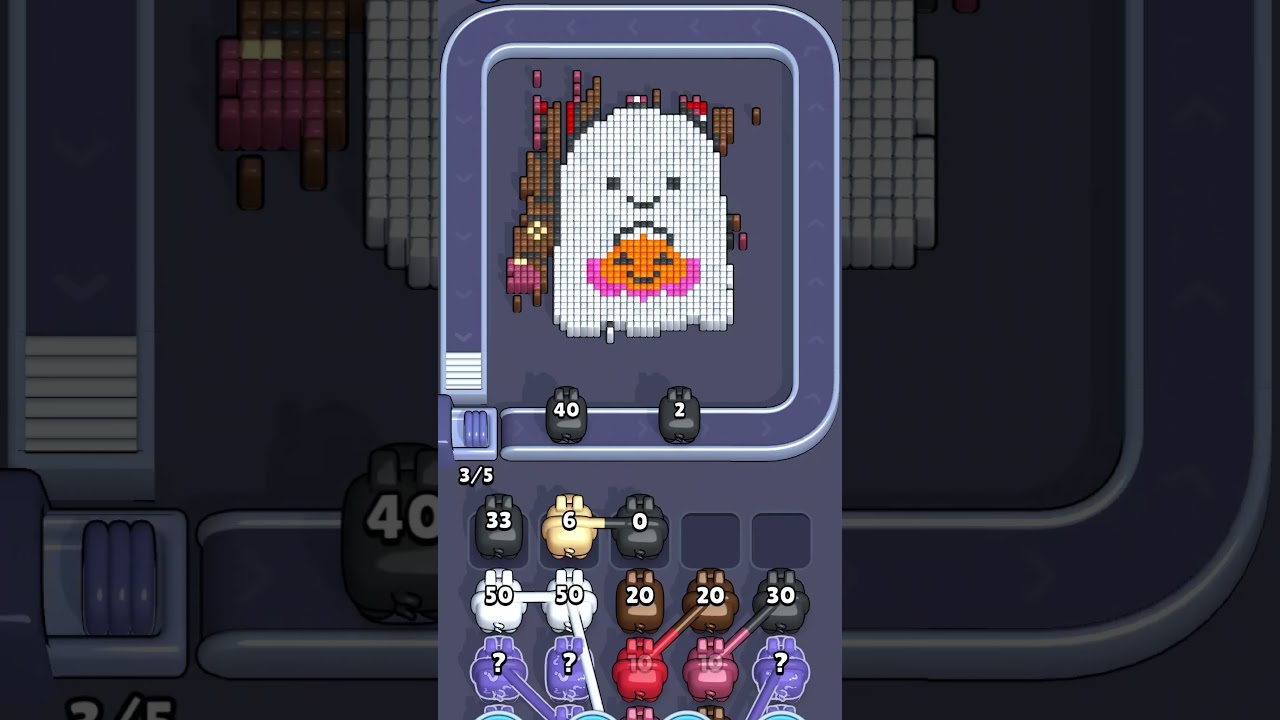Screen dimensions: 1280x720
Task: Tap the dark spool holding 33 stitches
Action: 498,520
